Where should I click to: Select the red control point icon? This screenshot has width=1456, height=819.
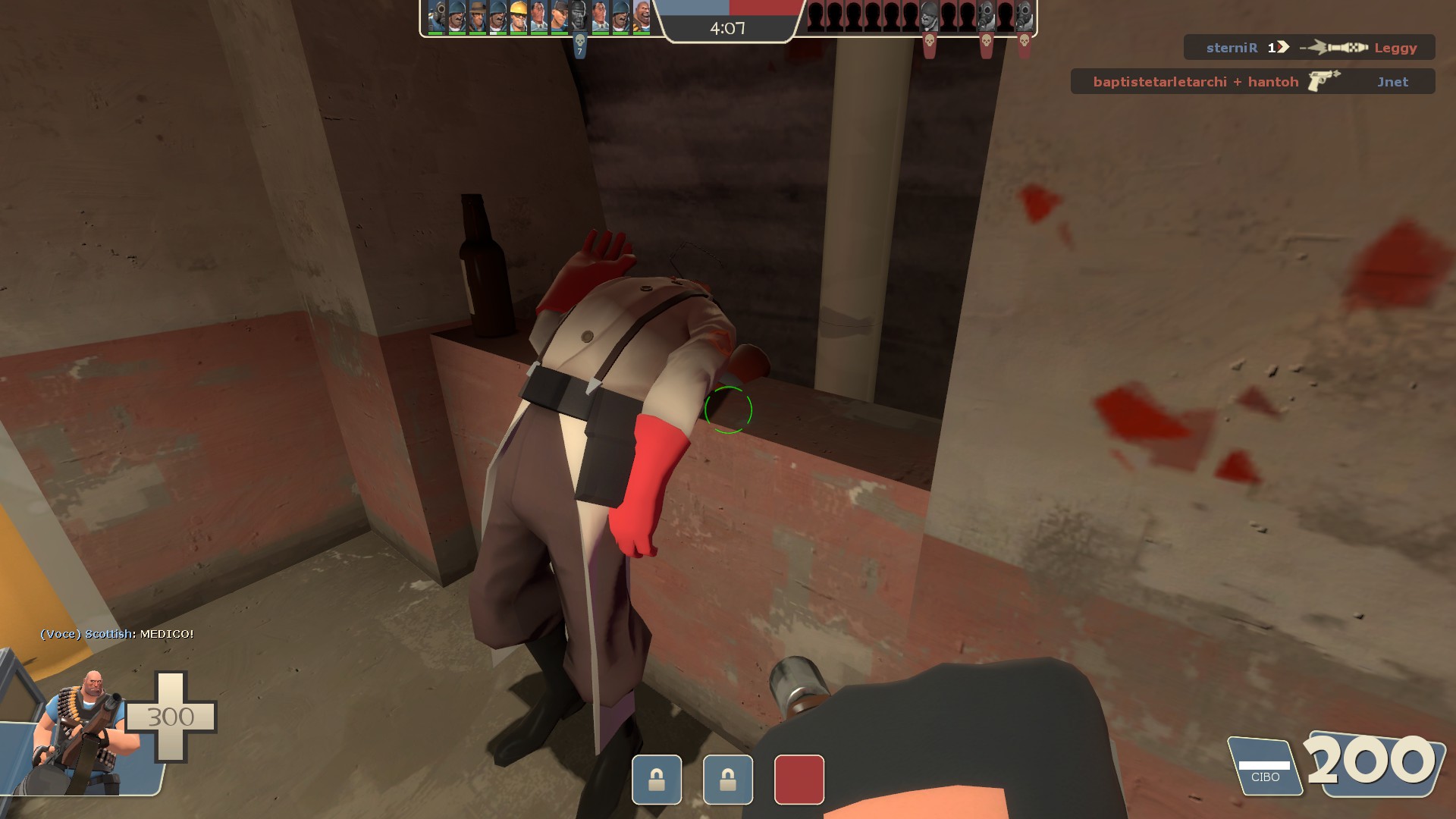pos(799,779)
